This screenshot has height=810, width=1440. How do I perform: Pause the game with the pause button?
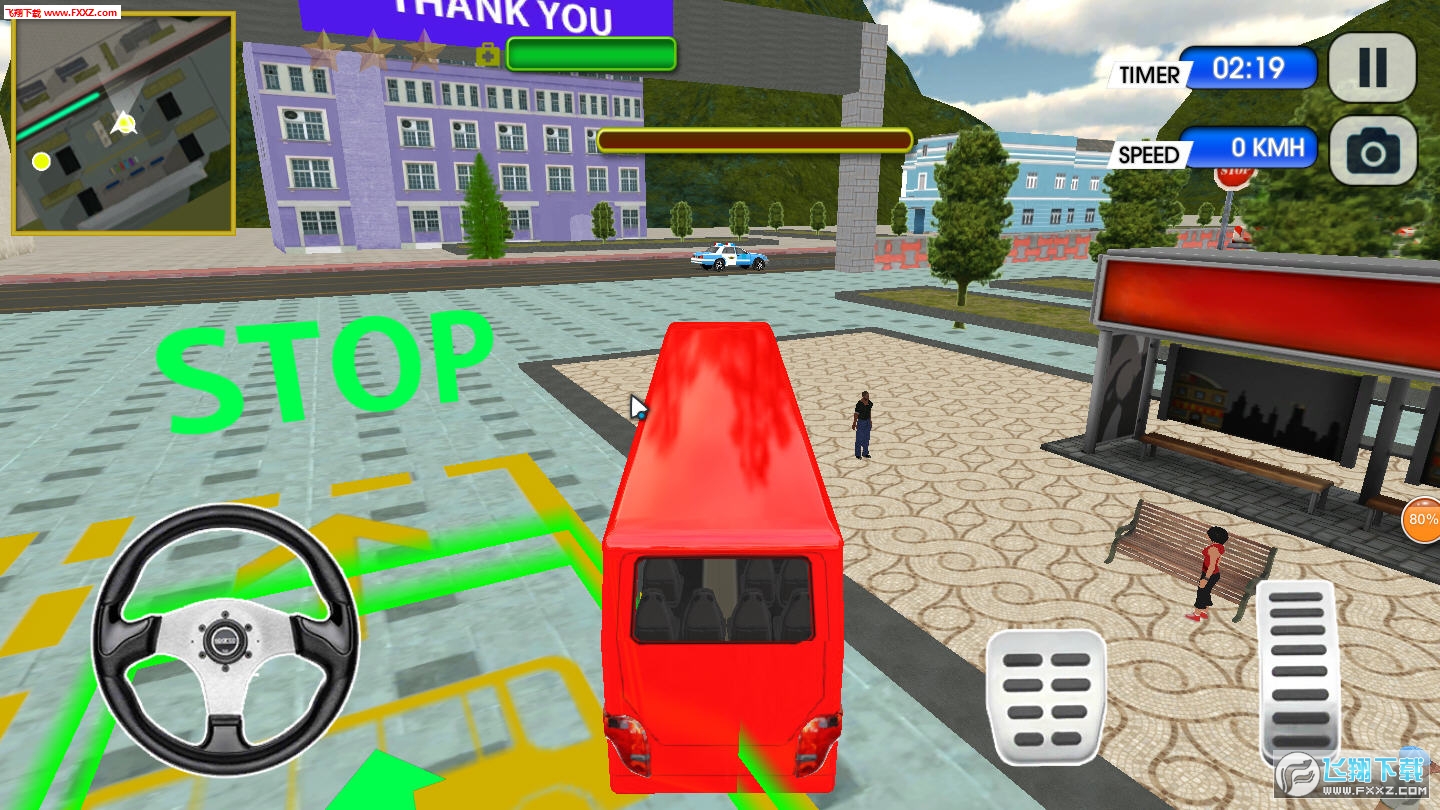coord(1372,68)
